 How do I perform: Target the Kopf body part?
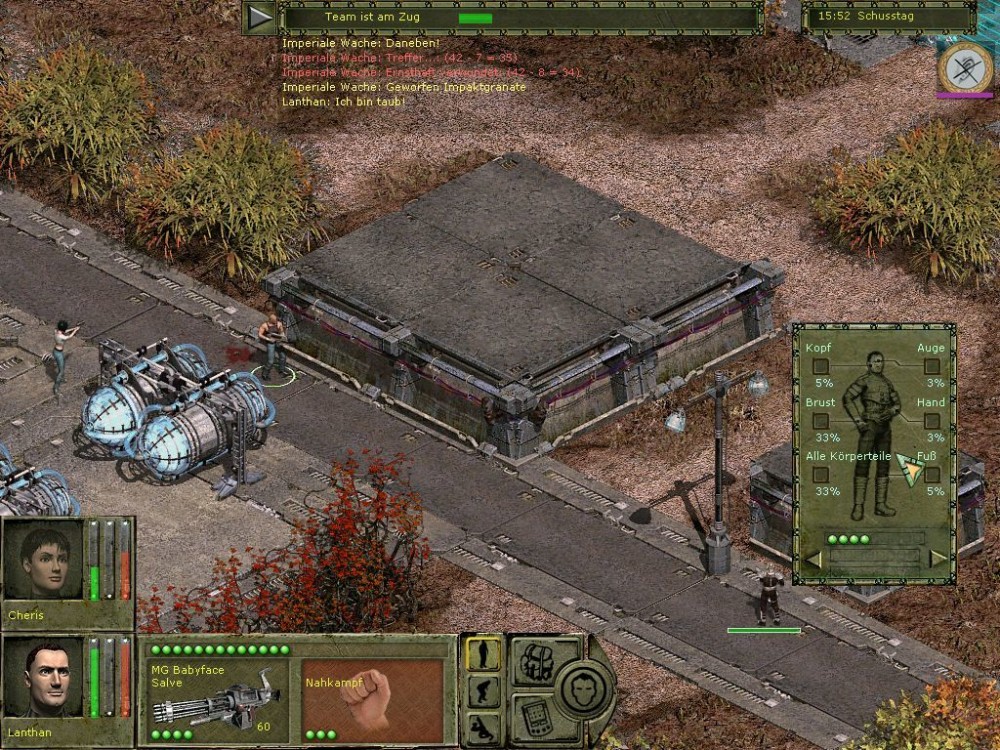820,366
